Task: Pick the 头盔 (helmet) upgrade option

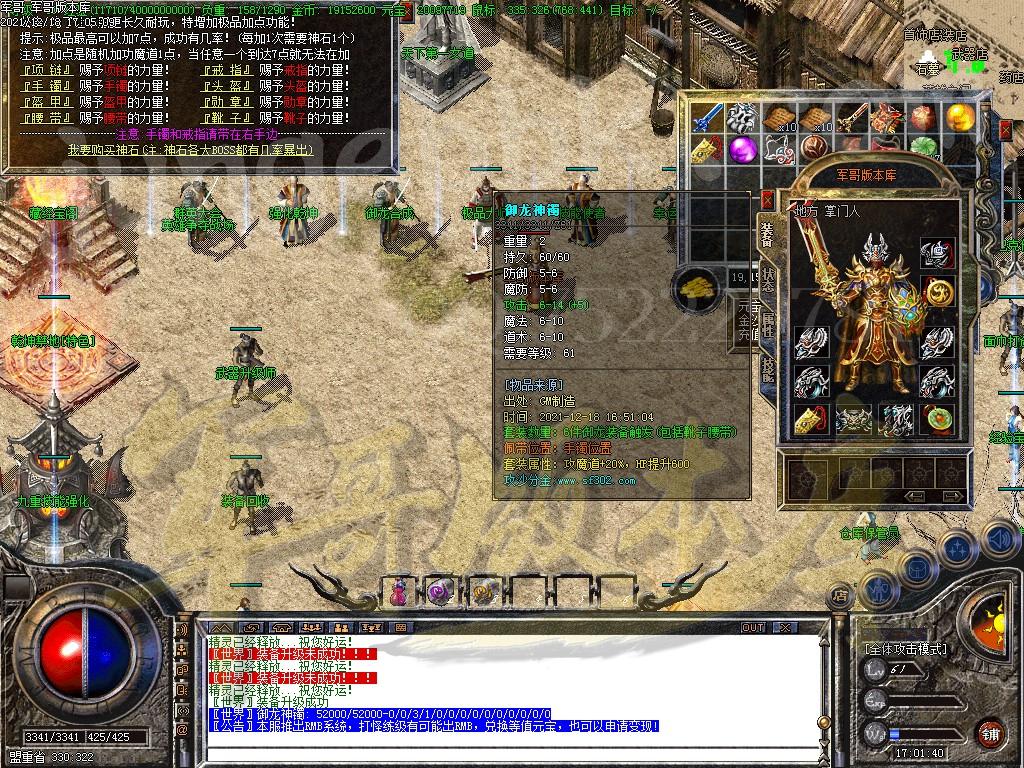Action: [x=227, y=87]
